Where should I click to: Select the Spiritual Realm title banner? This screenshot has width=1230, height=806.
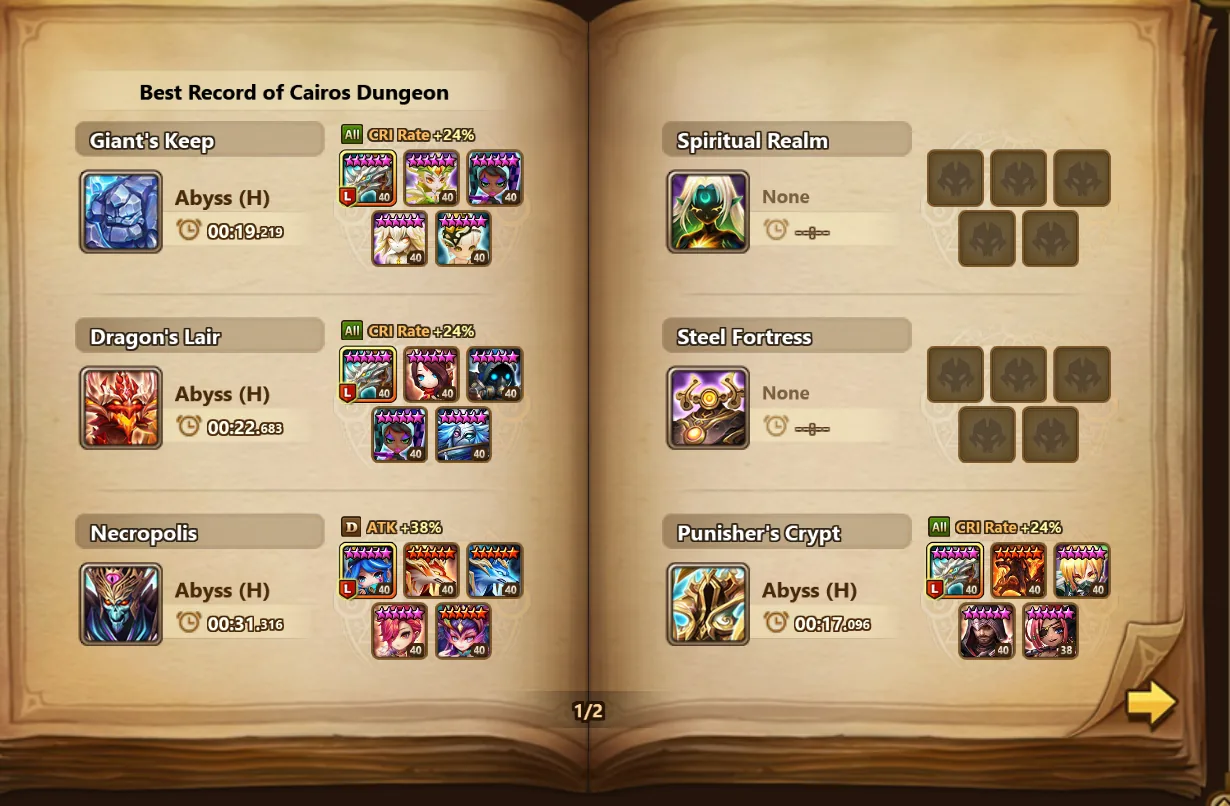click(x=786, y=140)
